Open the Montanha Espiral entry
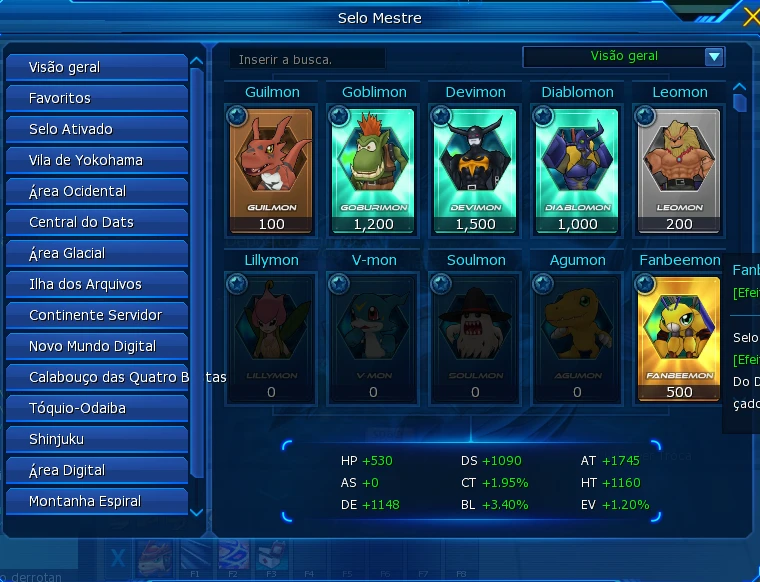760x582 pixels. pyautogui.click(x=97, y=501)
